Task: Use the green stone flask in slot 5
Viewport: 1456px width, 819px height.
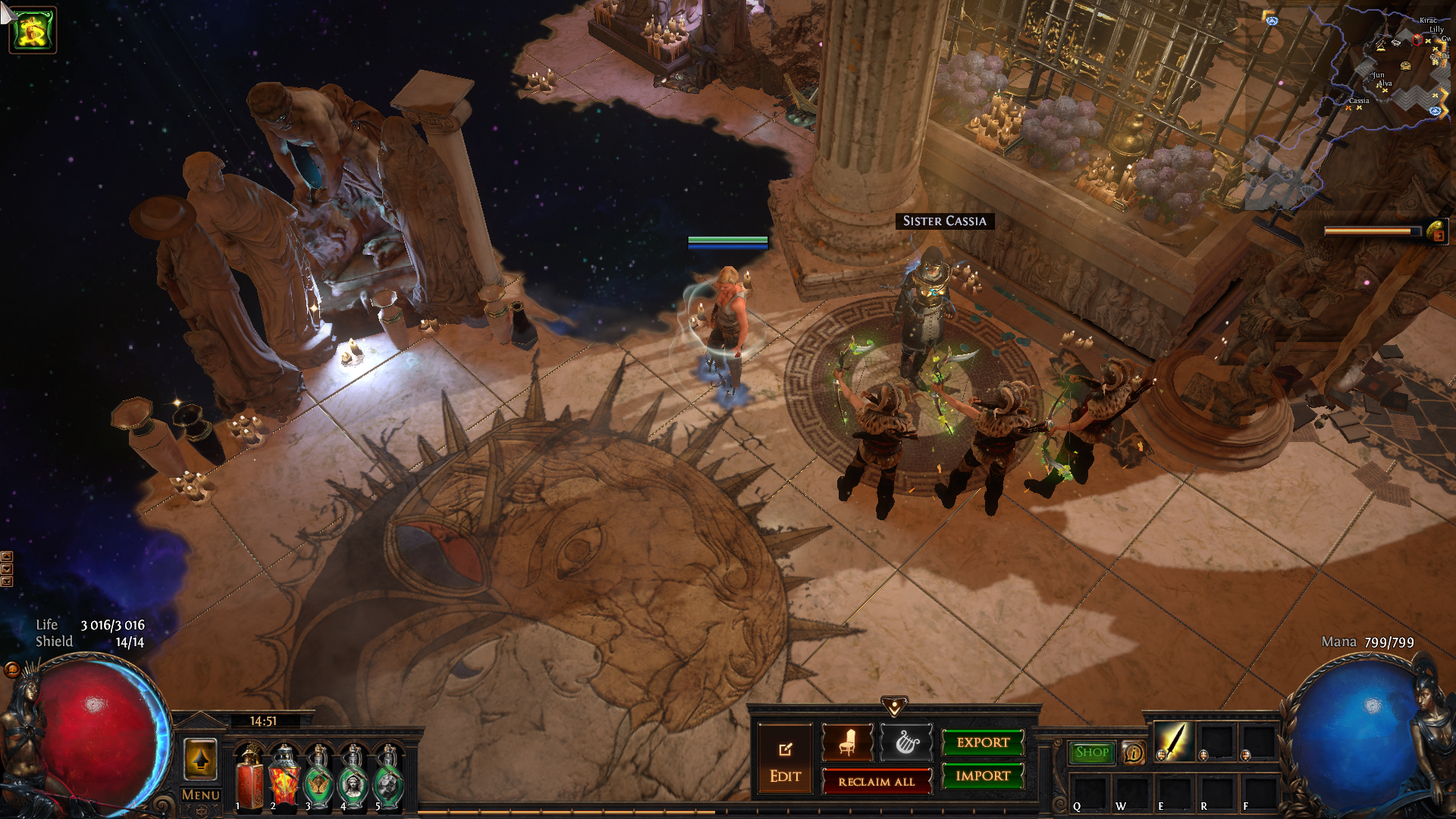Action: coord(388,776)
